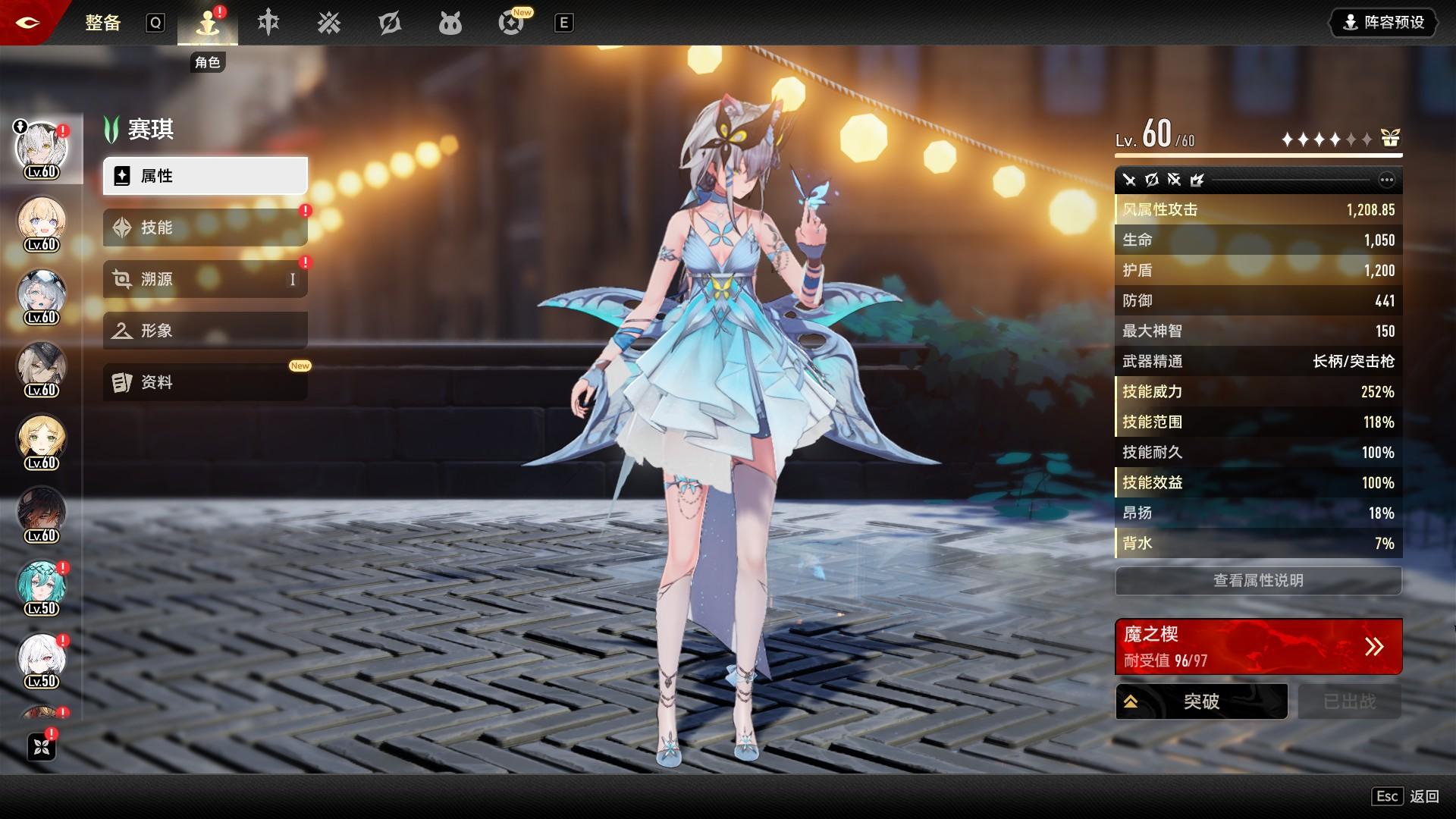Open the 资料 profile entry
Viewport: 1456px width, 819px height.
click(x=205, y=382)
